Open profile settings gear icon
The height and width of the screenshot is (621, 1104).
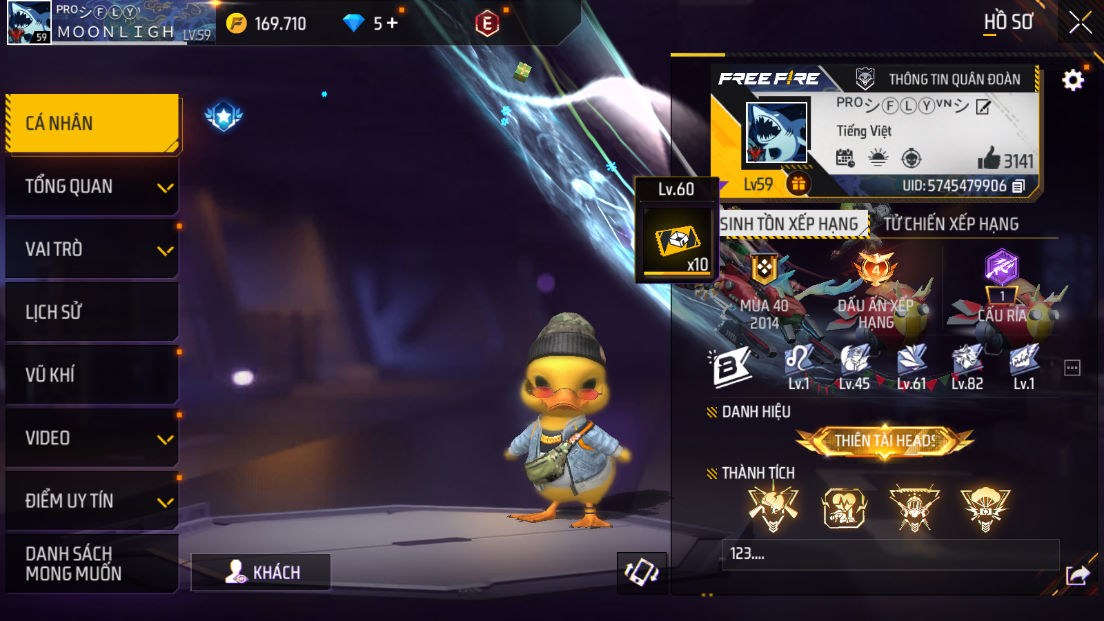coord(1073,80)
